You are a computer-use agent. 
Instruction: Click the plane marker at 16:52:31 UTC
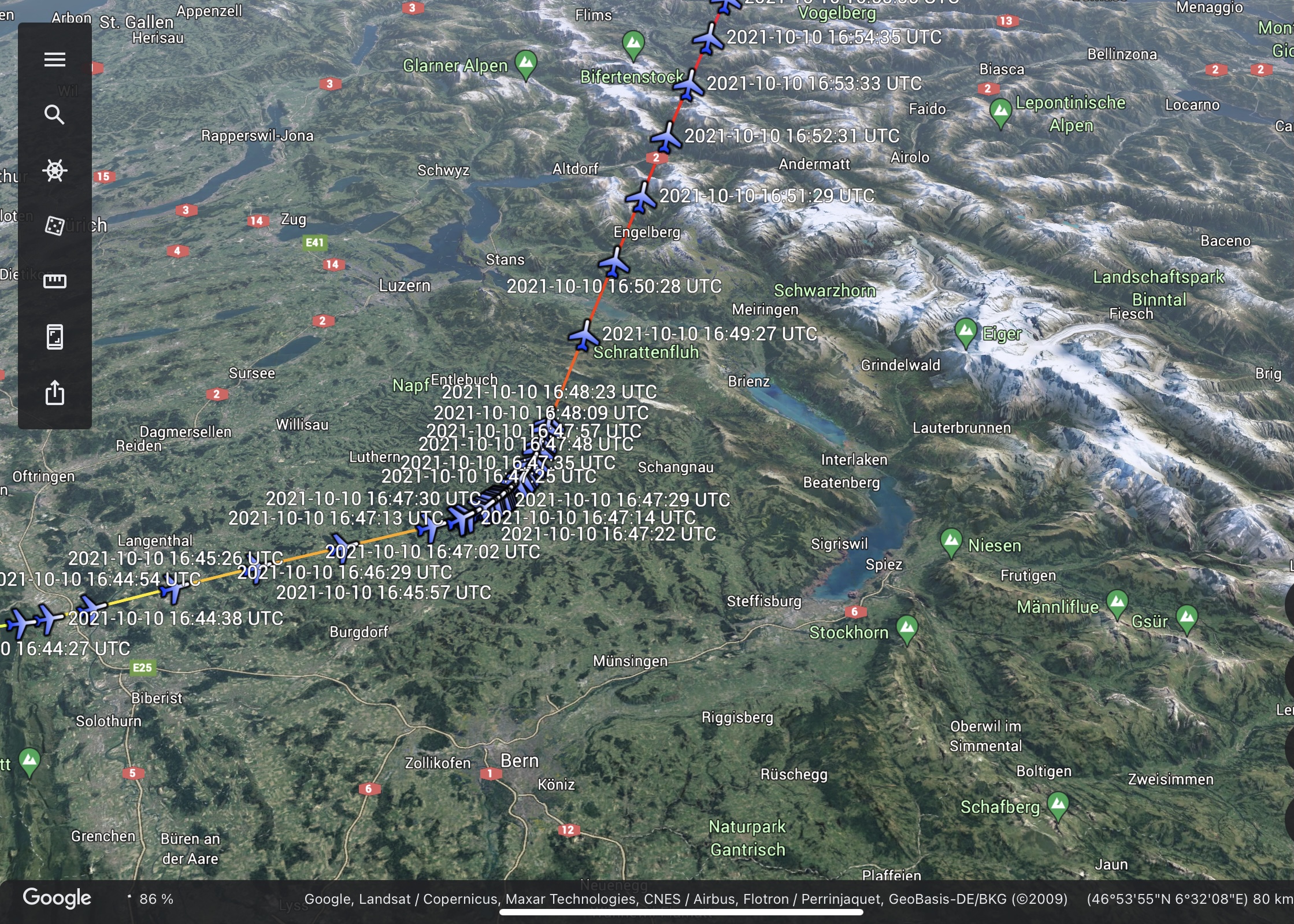click(x=666, y=138)
